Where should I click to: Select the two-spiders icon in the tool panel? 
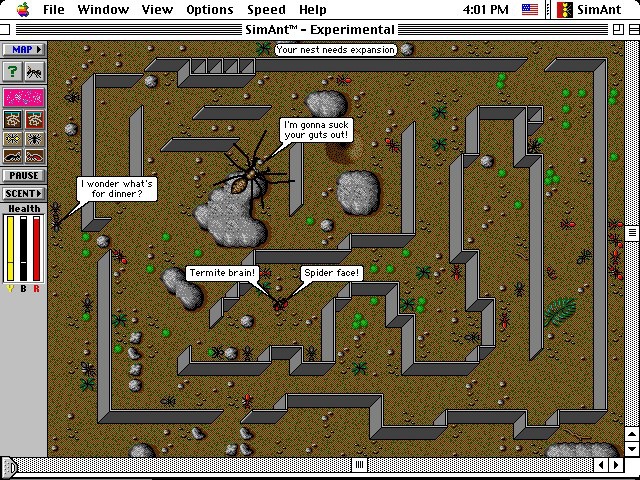pyautogui.click(x=14, y=139)
